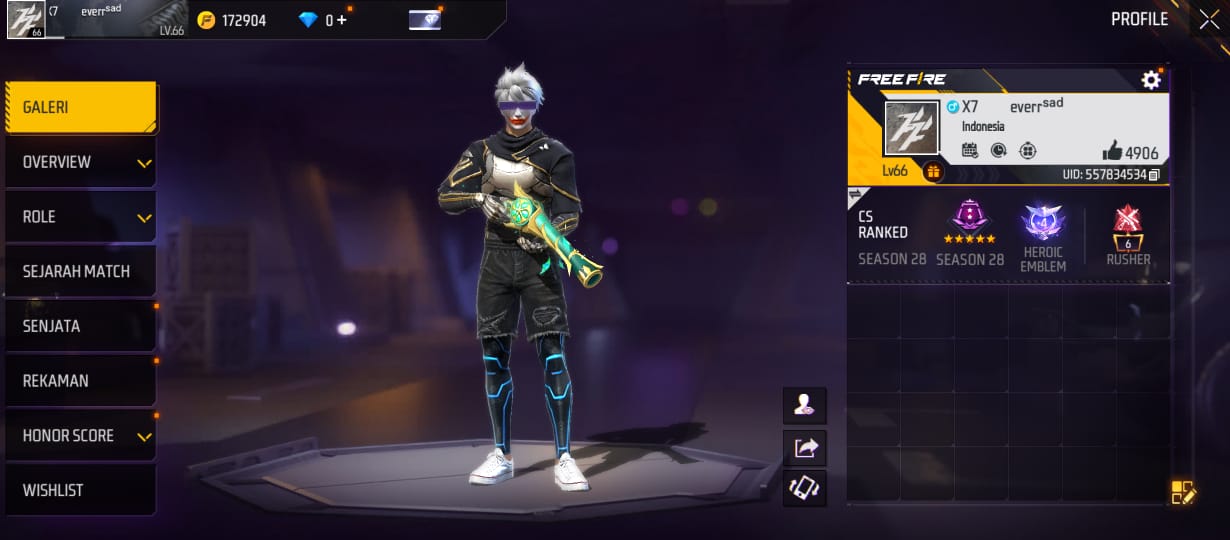View the Wishlist
The height and width of the screenshot is (540, 1230).
coord(80,490)
